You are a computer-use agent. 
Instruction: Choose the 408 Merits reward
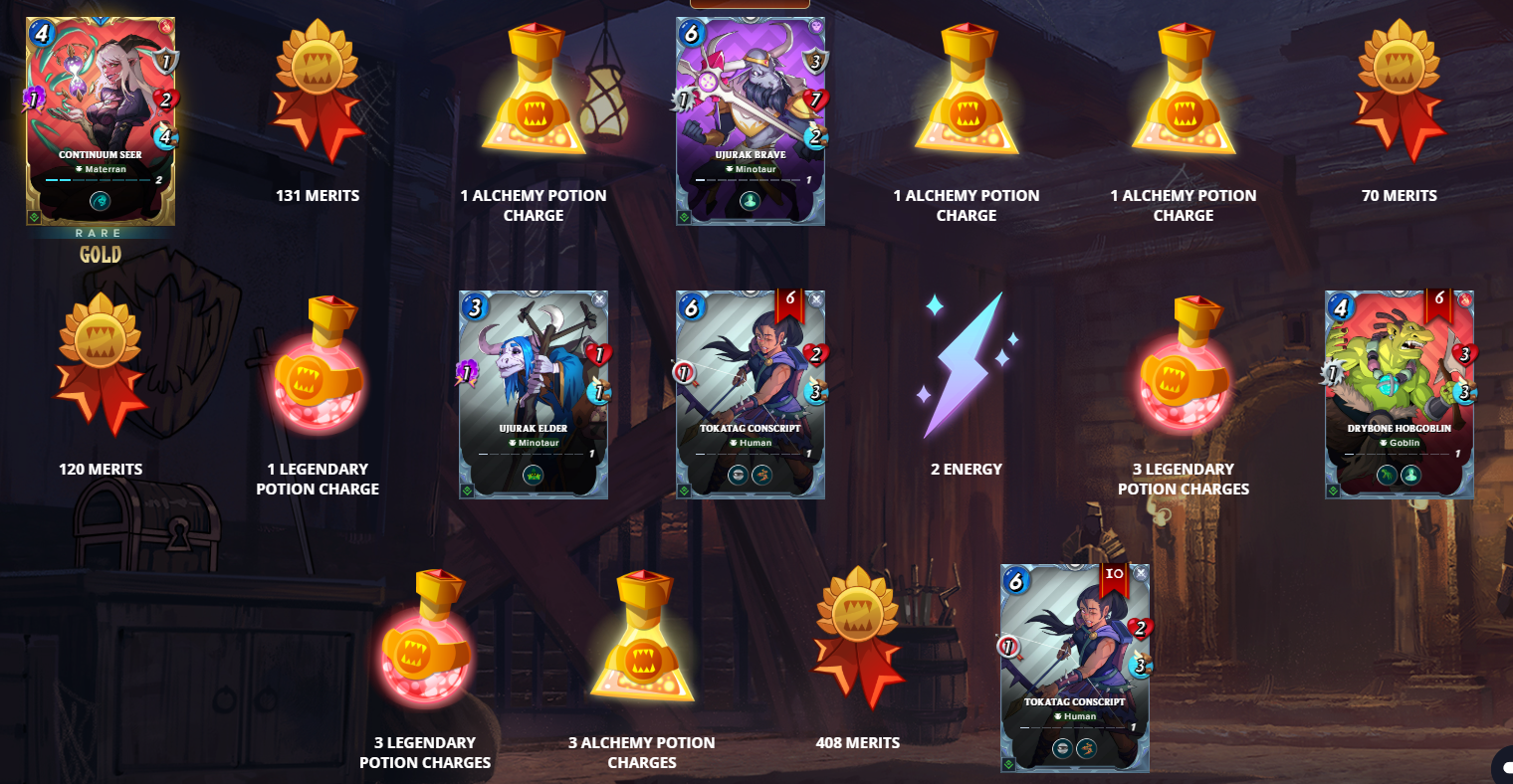tap(858, 639)
